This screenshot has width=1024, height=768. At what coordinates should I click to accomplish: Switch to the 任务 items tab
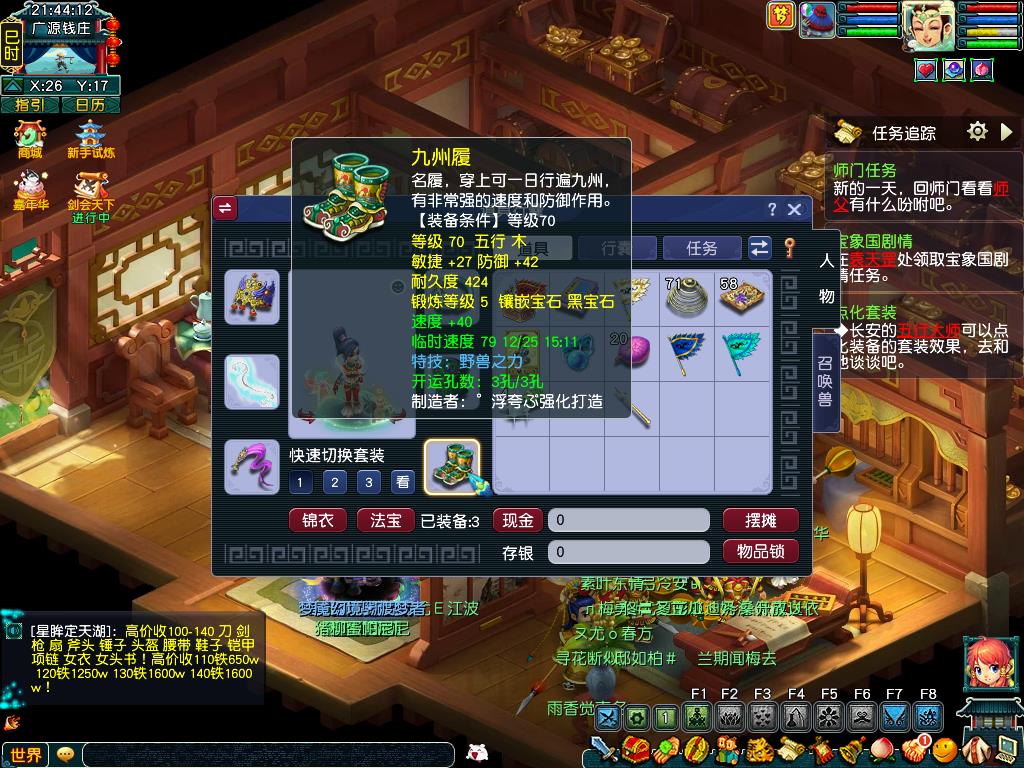(702, 248)
